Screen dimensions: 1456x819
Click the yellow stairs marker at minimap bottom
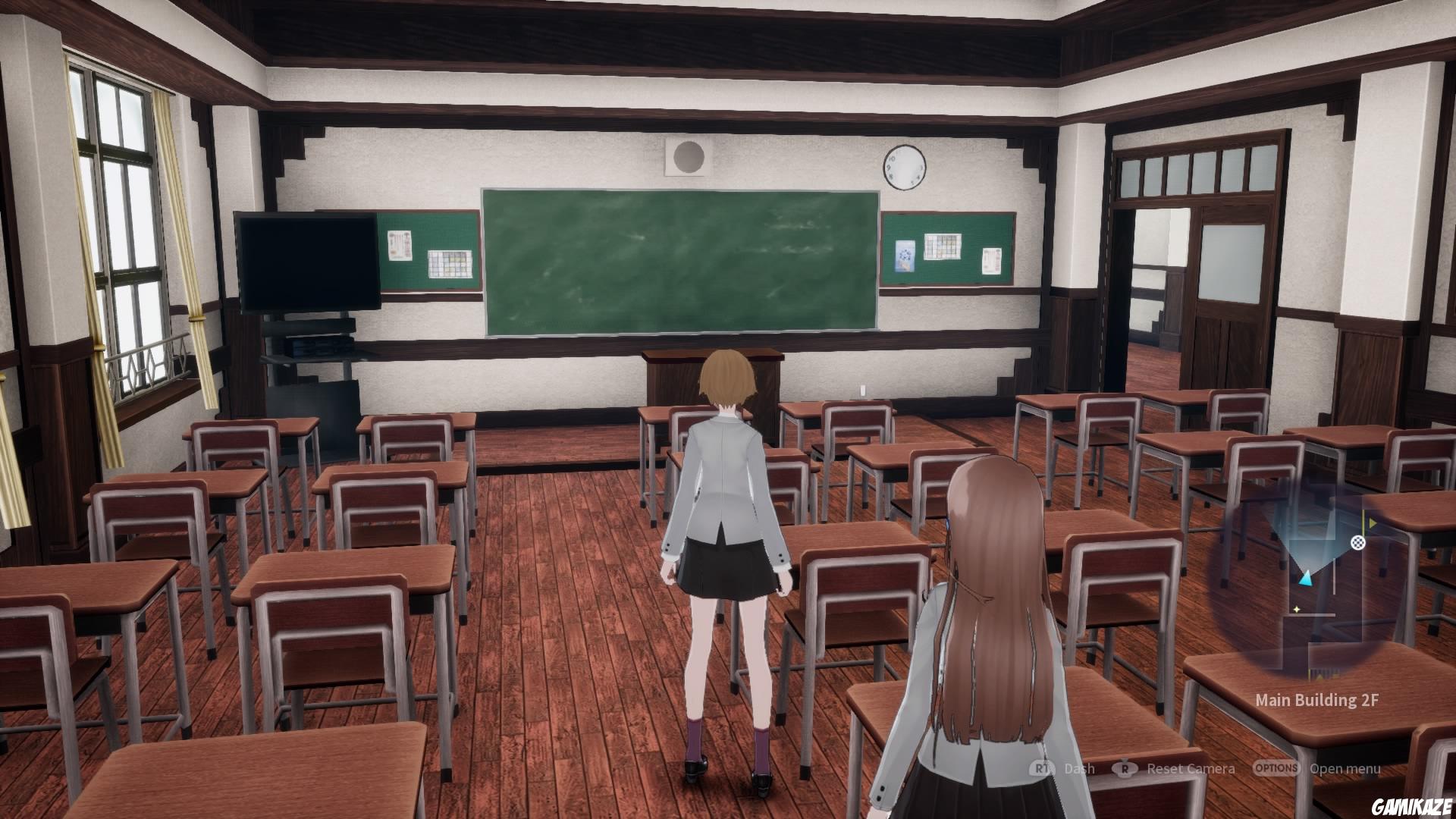1319,675
